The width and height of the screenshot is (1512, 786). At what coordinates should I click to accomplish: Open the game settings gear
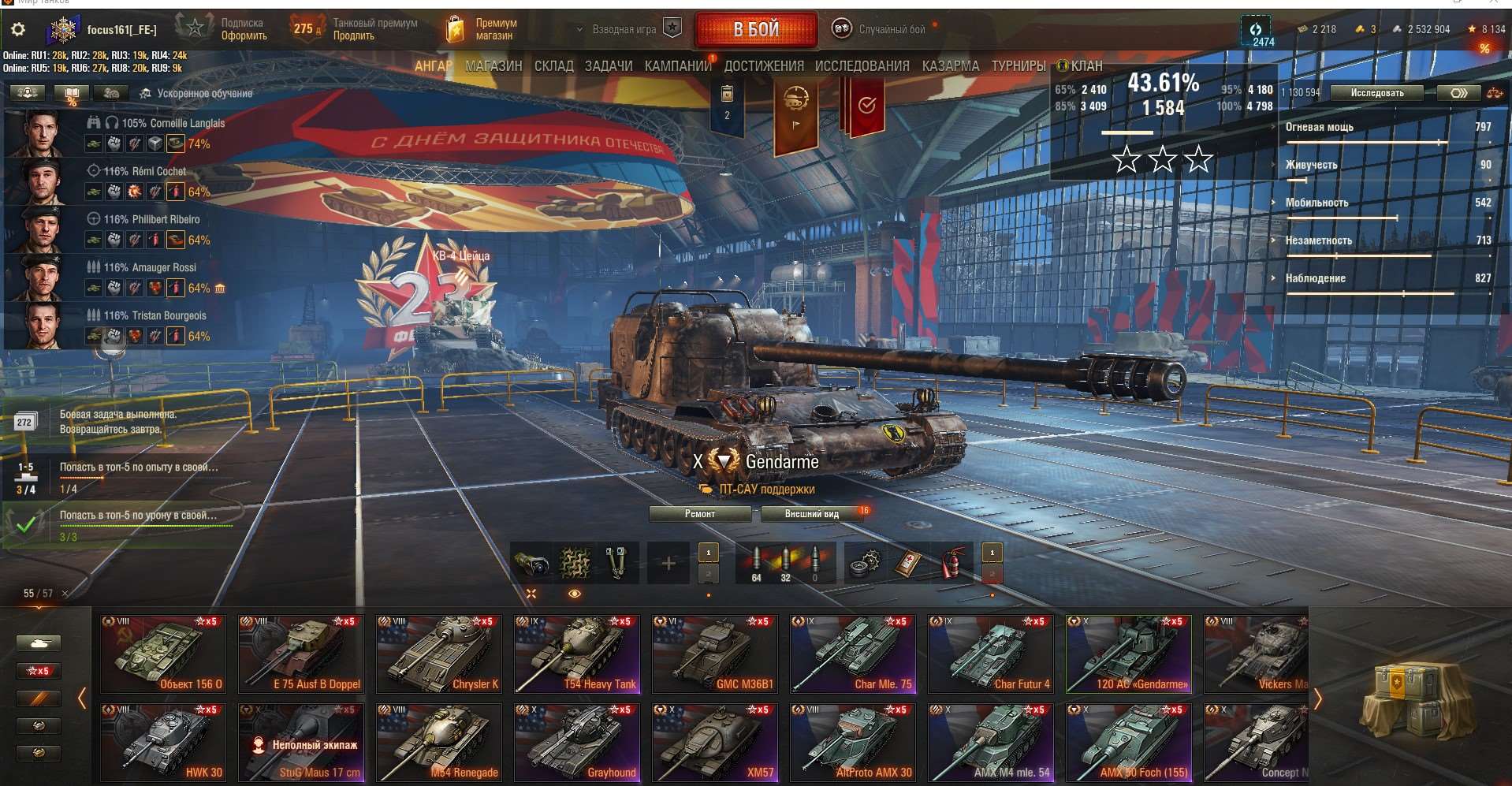click(x=16, y=28)
